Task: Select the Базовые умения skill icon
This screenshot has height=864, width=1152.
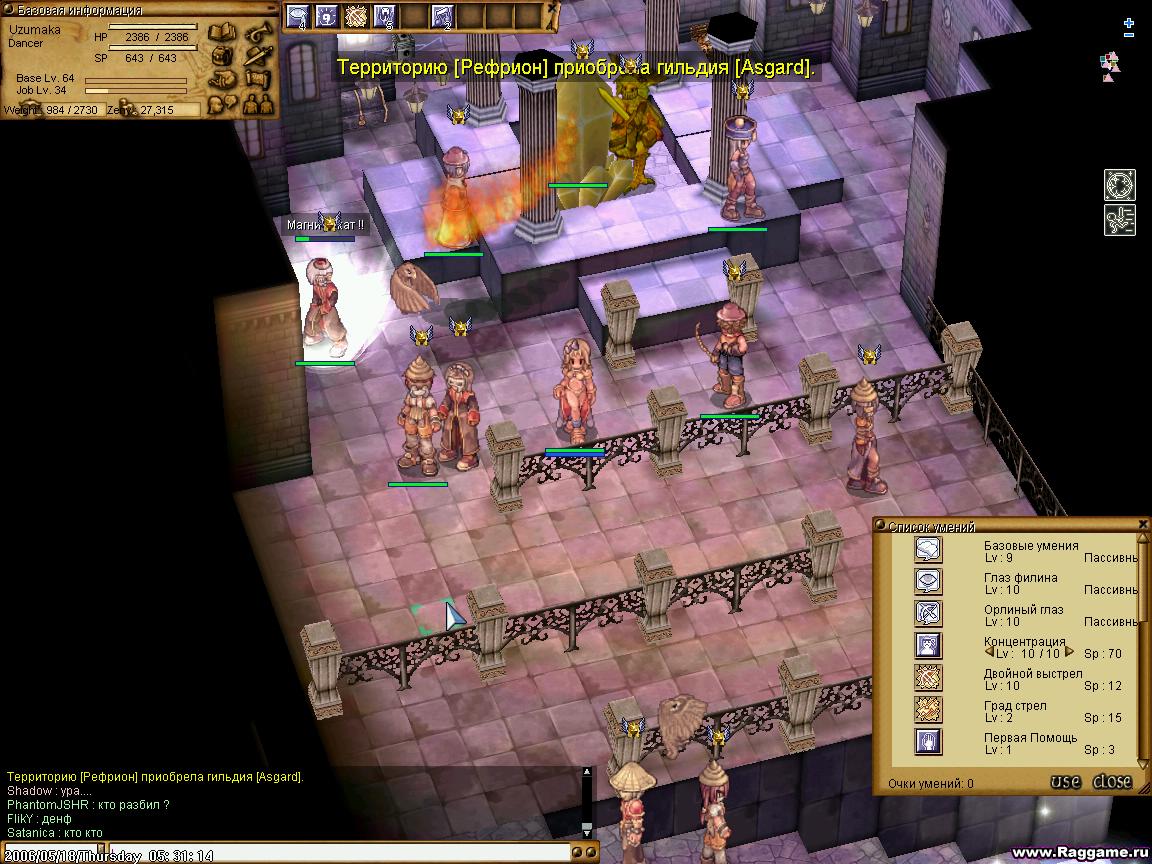Action: click(928, 550)
